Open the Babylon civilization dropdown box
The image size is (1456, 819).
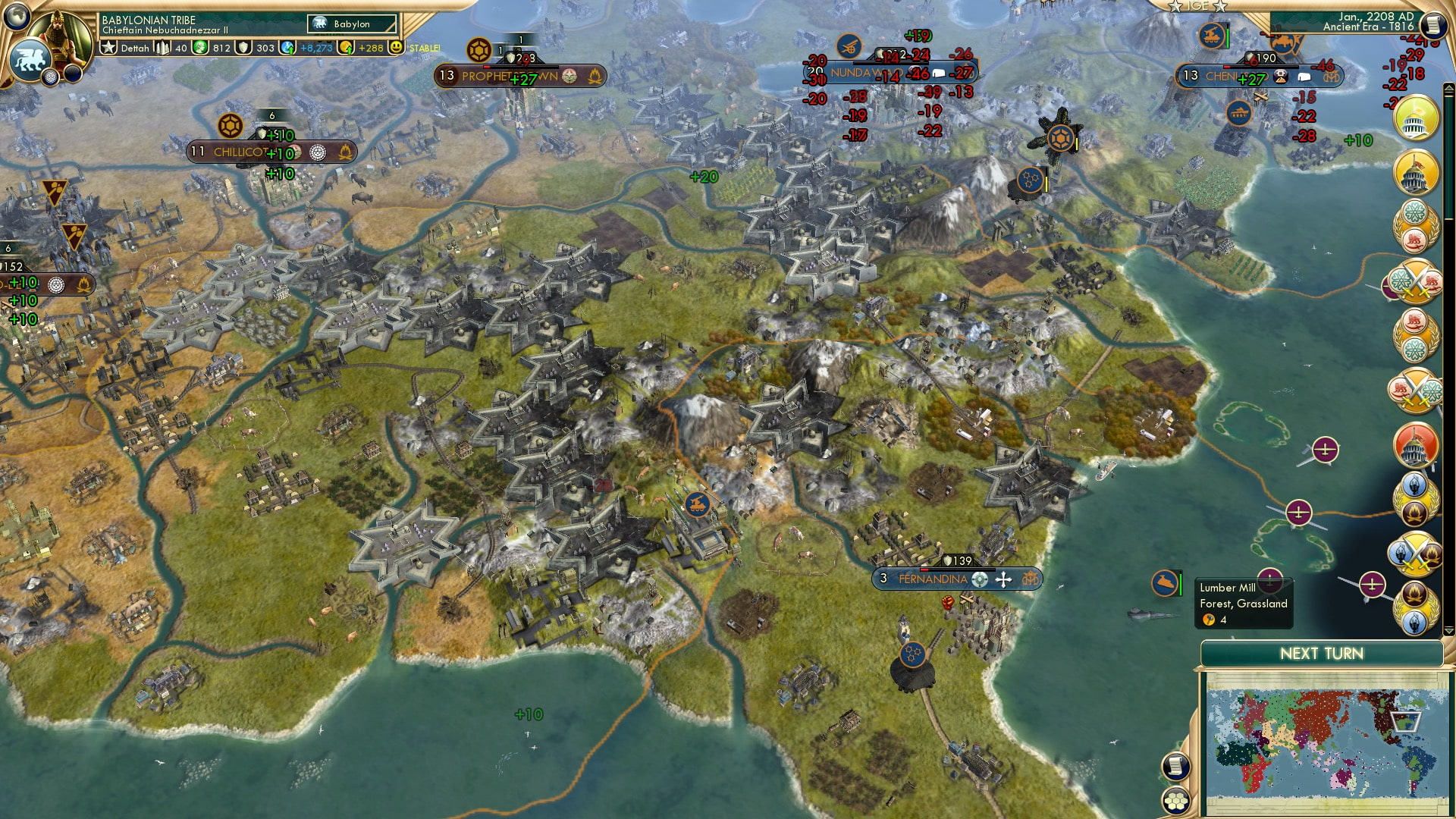pos(353,24)
